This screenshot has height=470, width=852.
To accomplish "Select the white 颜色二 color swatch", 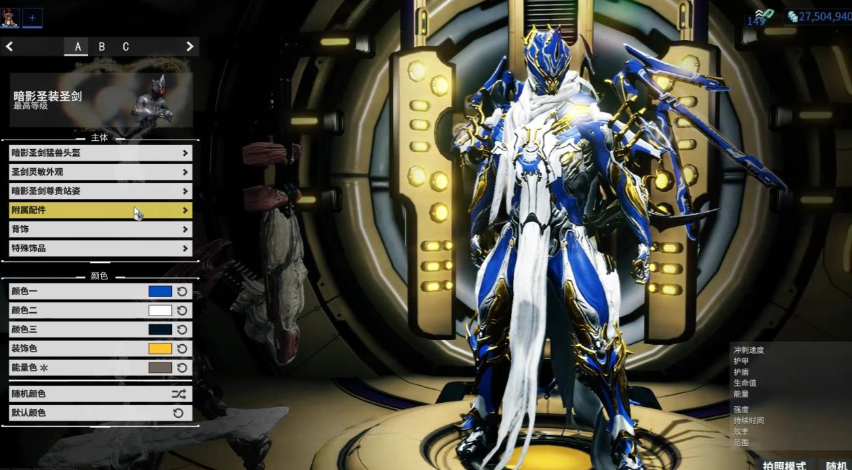I will 160,310.
